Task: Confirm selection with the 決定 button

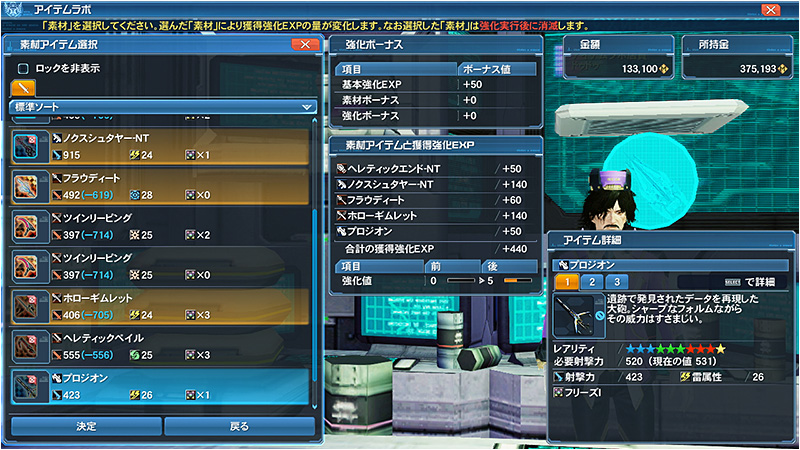Action: (x=86, y=427)
